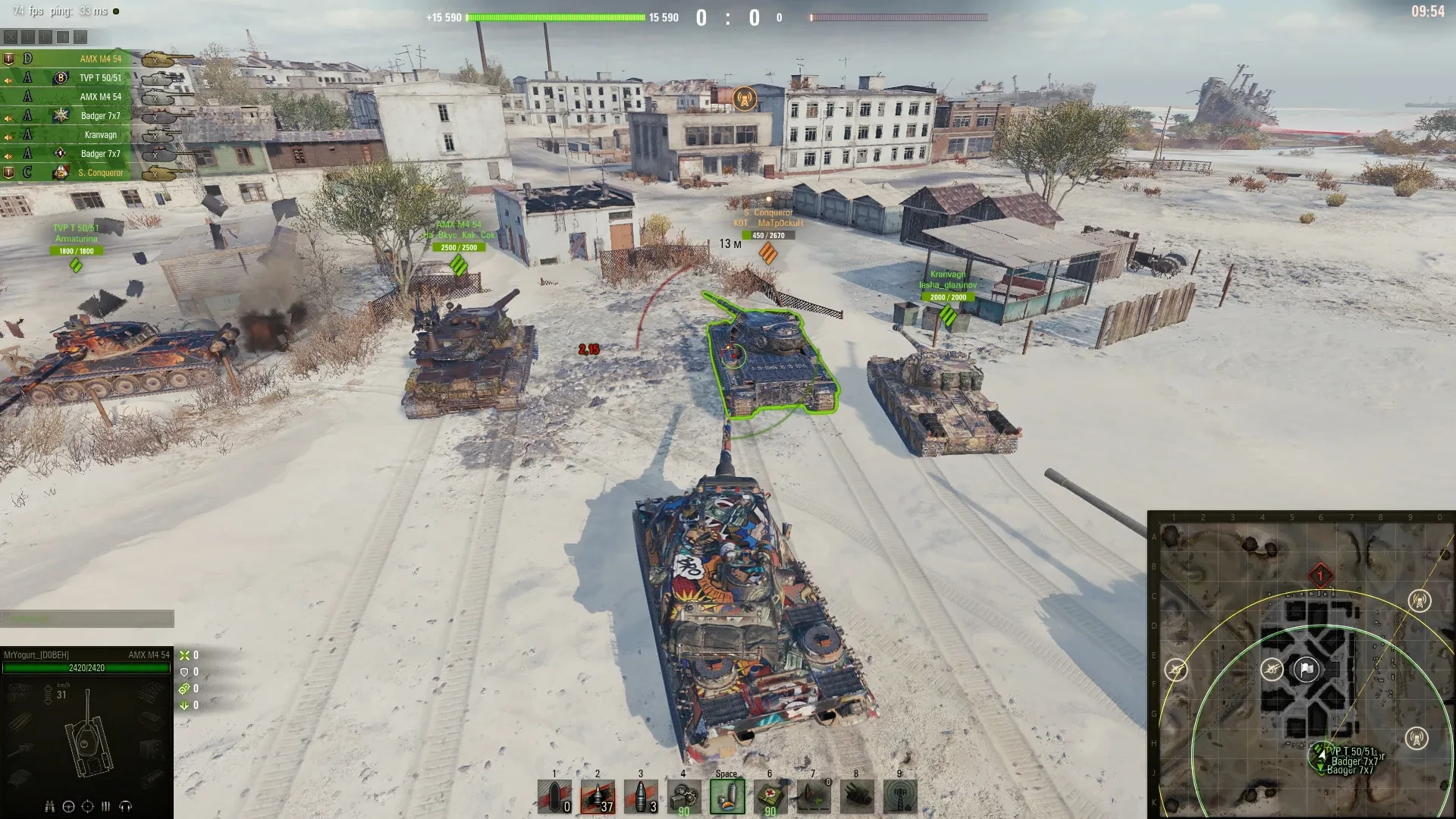Activate the radio tower ability in the hotbar

(899, 797)
